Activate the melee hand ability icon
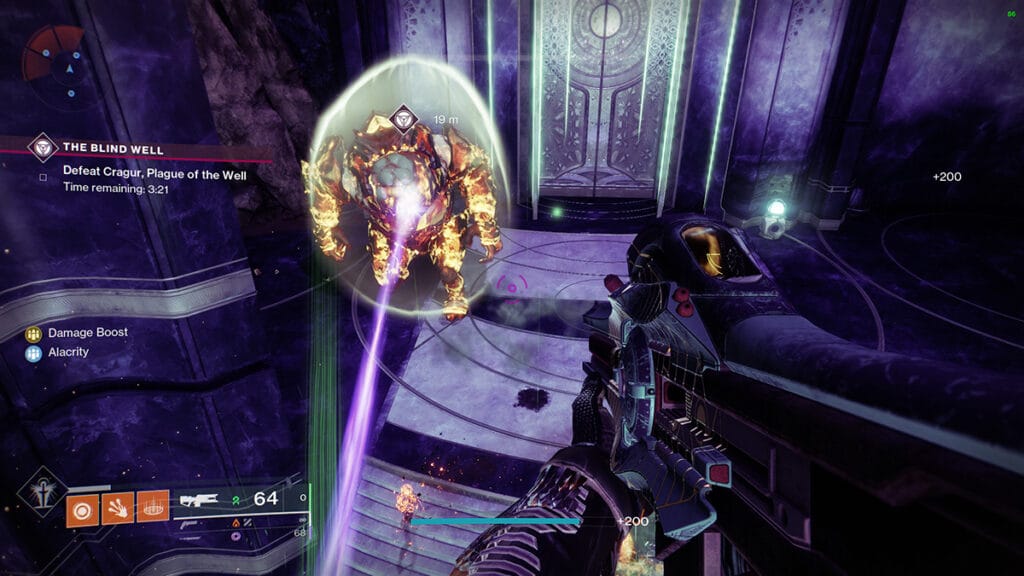 pos(117,508)
